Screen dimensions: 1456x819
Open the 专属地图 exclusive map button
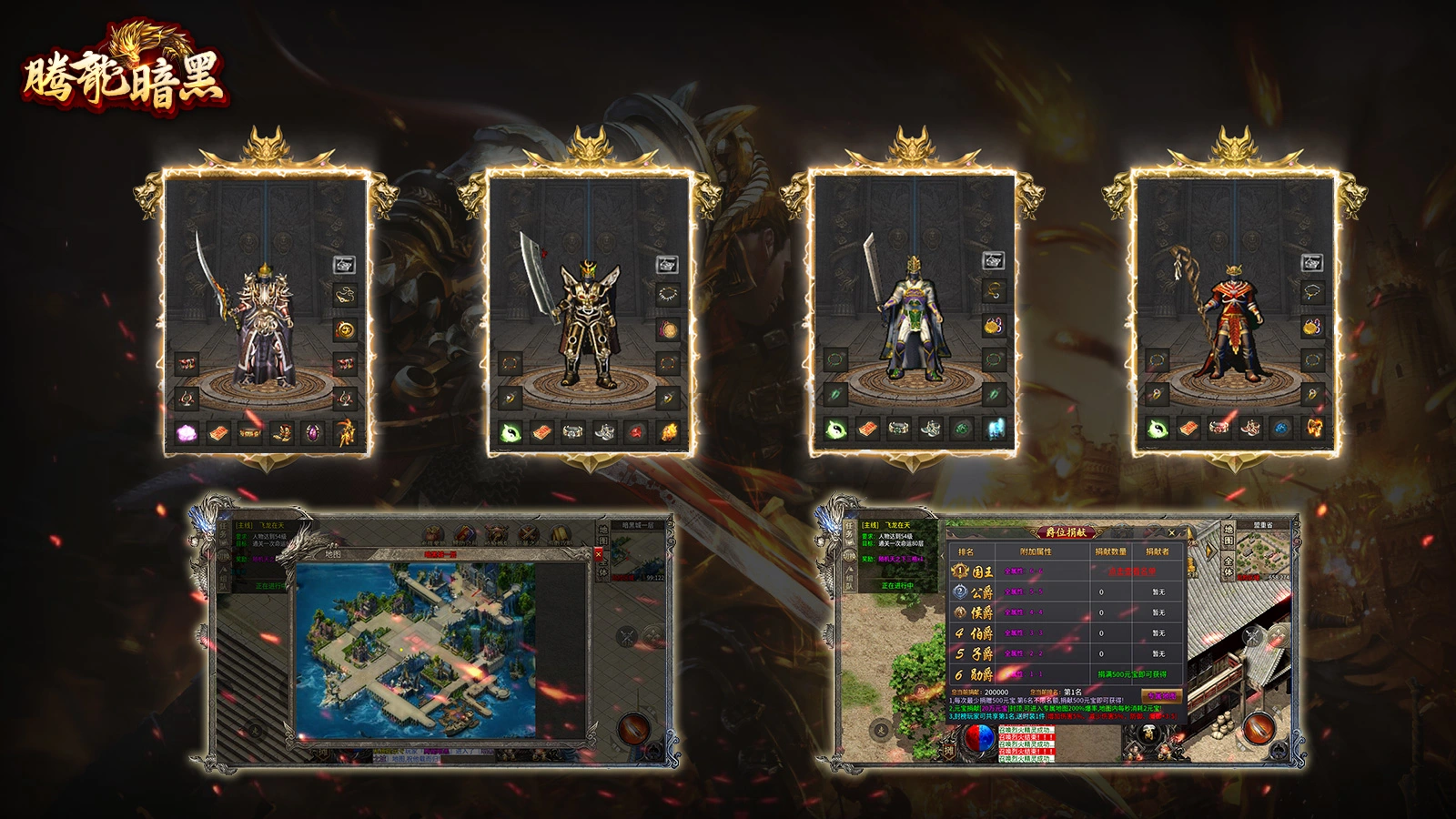pyautogui.click(x=1160, y=695)
